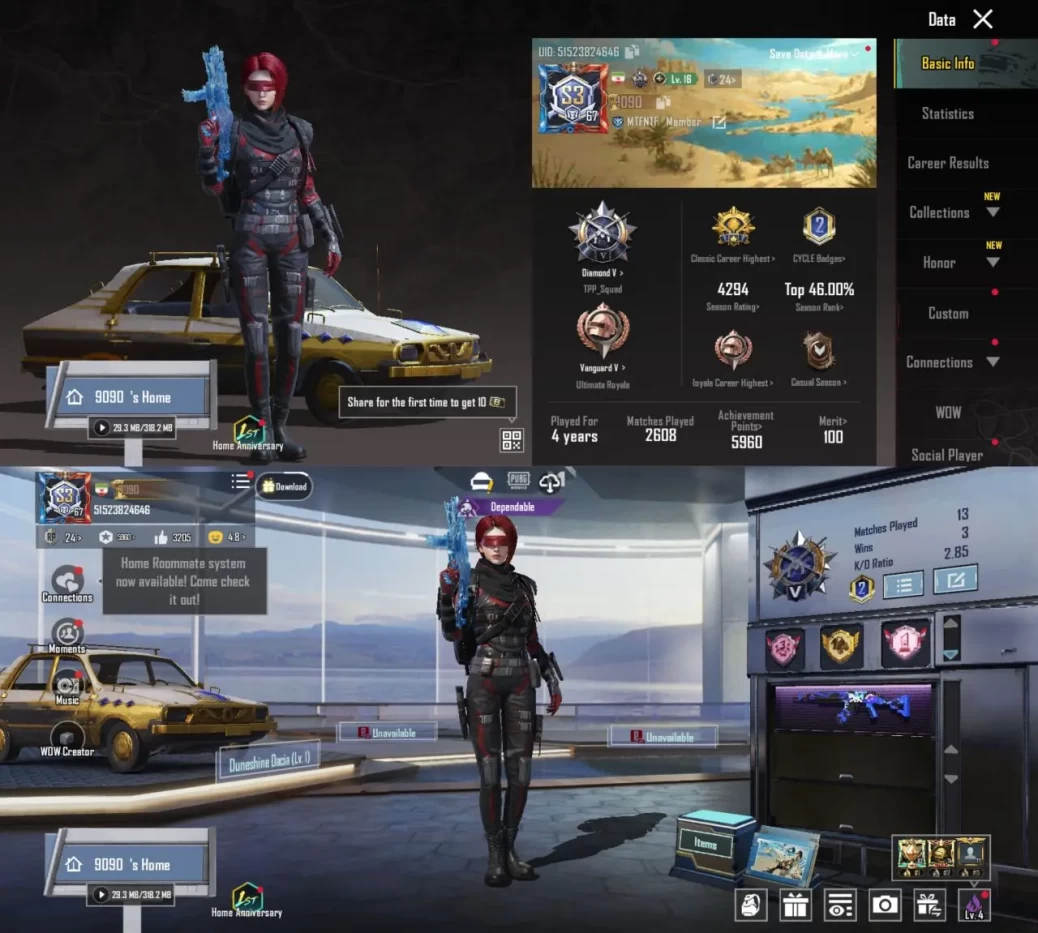This screenshot has width=1038, height=933.
Task: Copy the UID using the copy icon
Action: pos(632,52)
